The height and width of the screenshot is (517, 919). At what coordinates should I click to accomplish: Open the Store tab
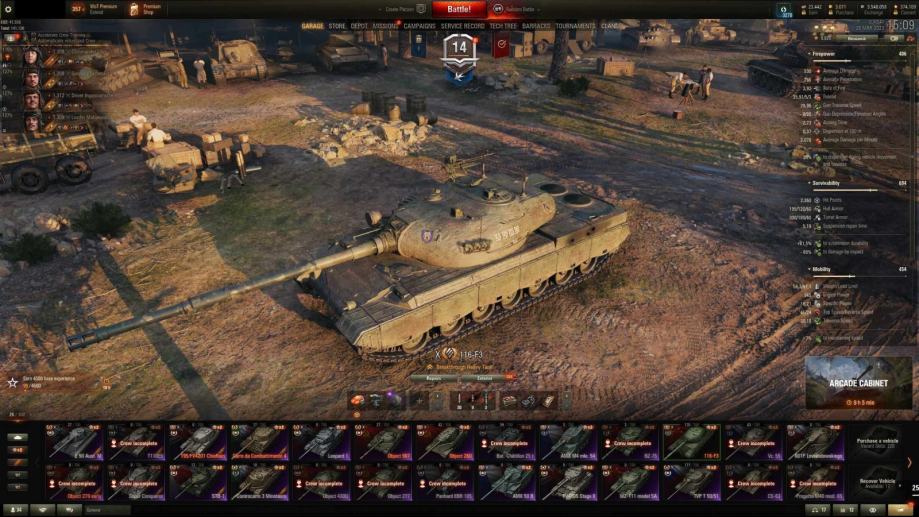point(337,26)
